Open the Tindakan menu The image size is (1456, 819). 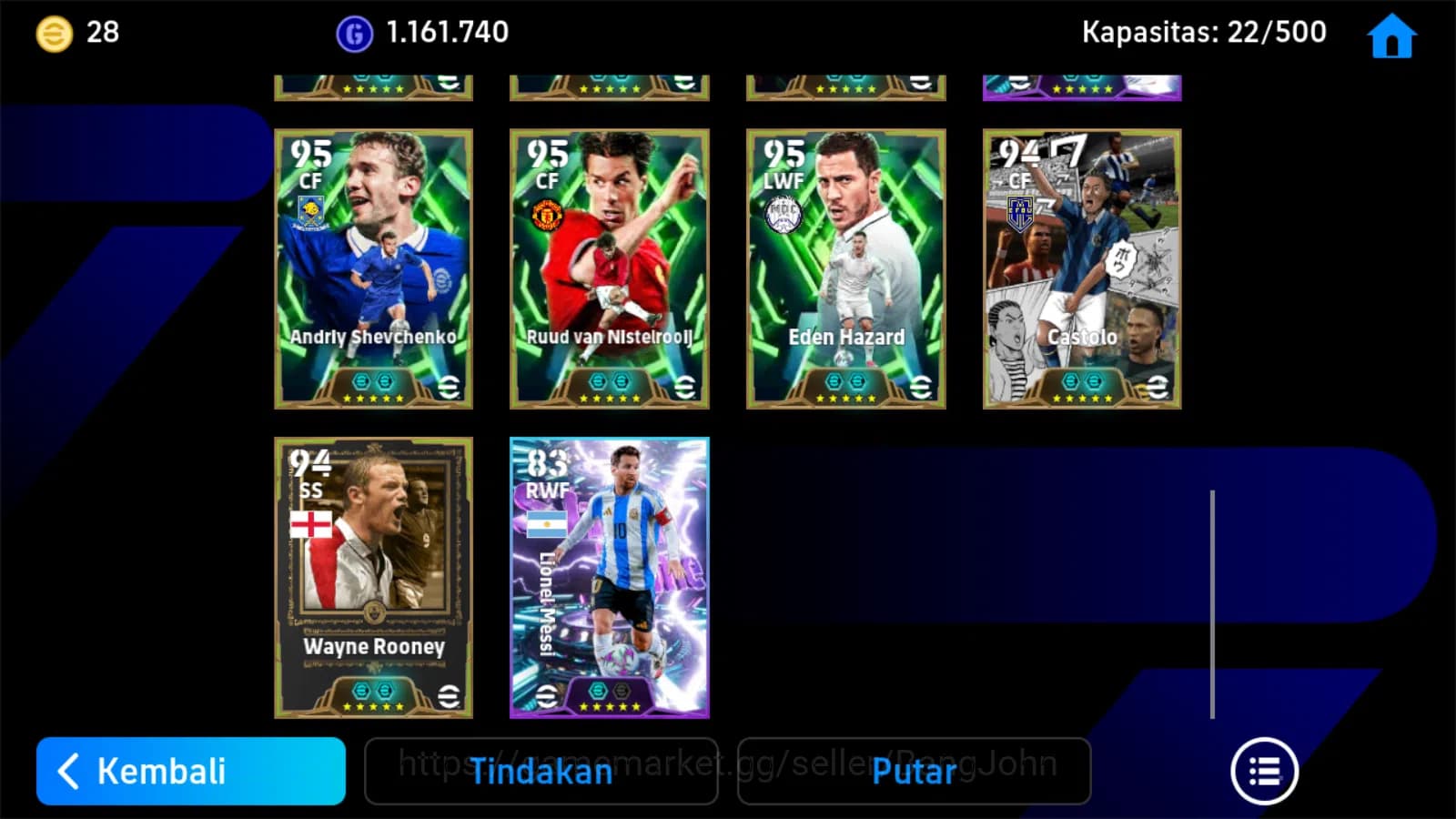click(541, 771)
